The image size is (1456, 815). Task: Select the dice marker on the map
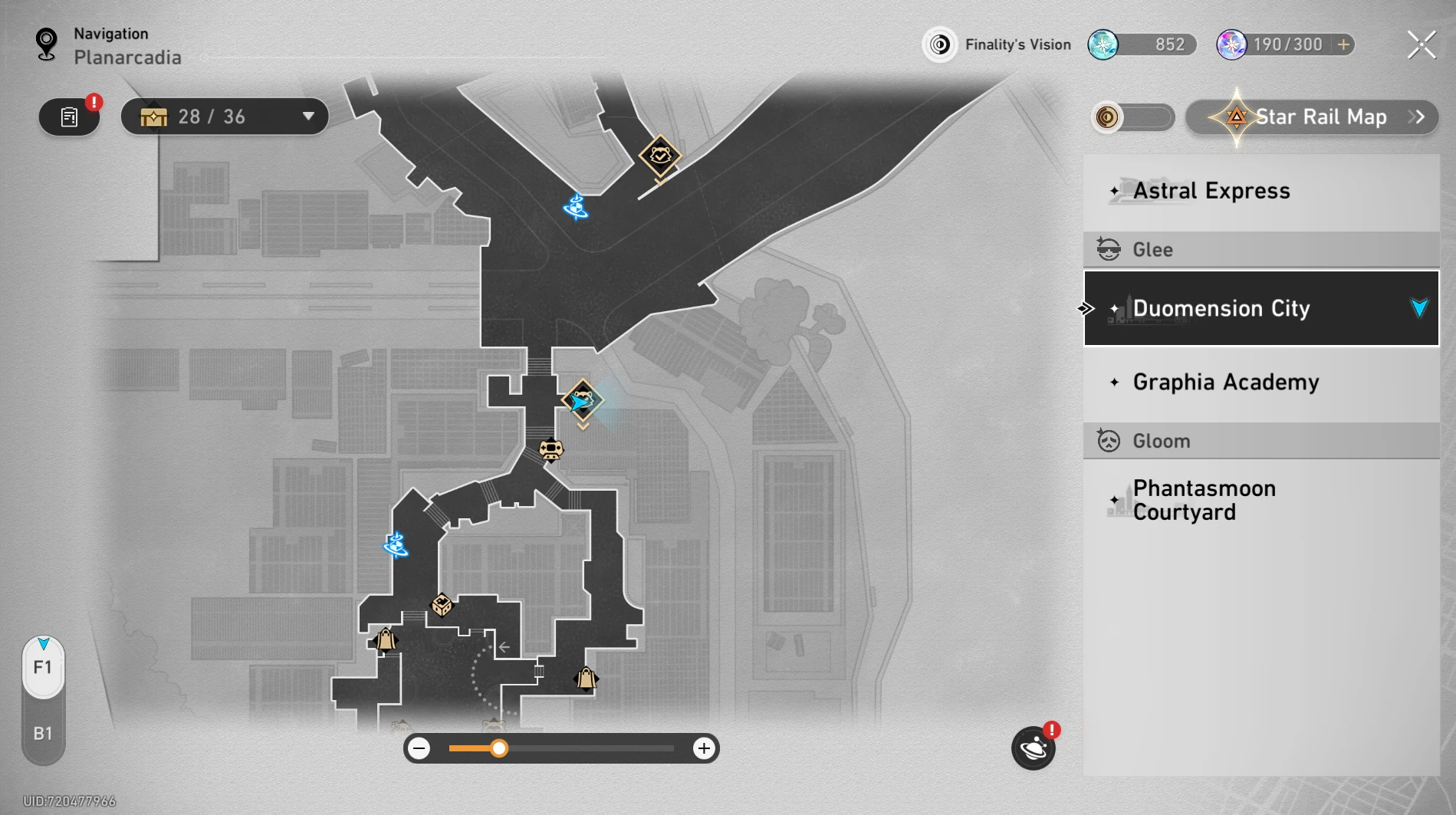[x=442, y=605]
